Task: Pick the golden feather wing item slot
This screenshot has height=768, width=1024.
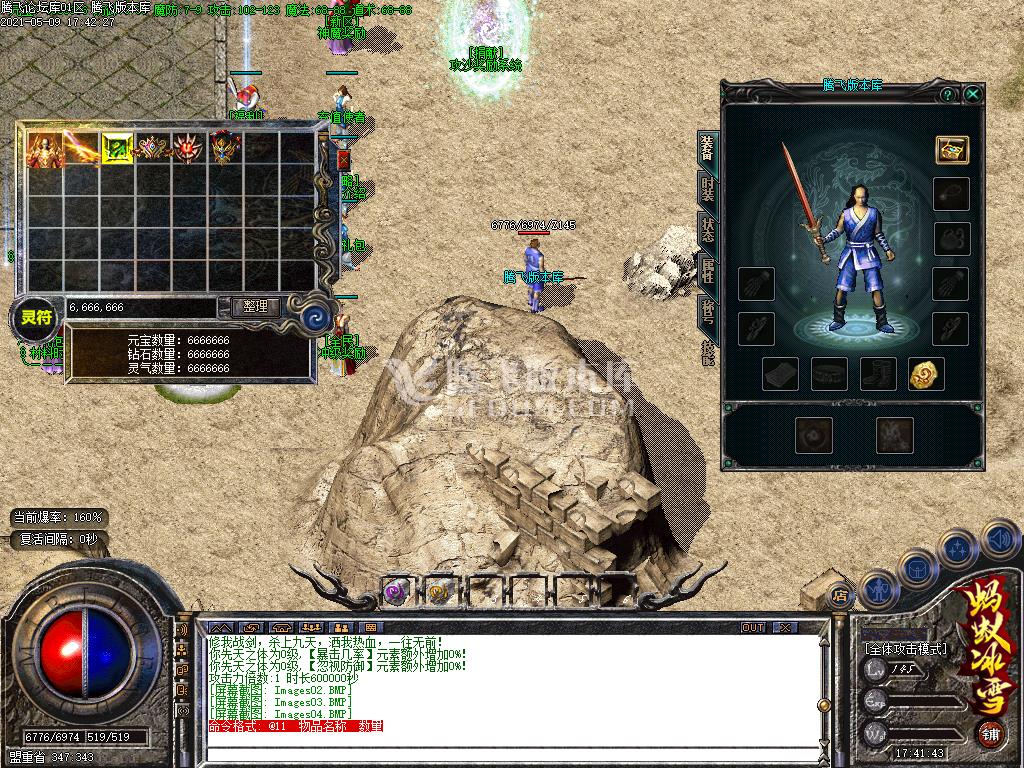Action: click(81, 148)
